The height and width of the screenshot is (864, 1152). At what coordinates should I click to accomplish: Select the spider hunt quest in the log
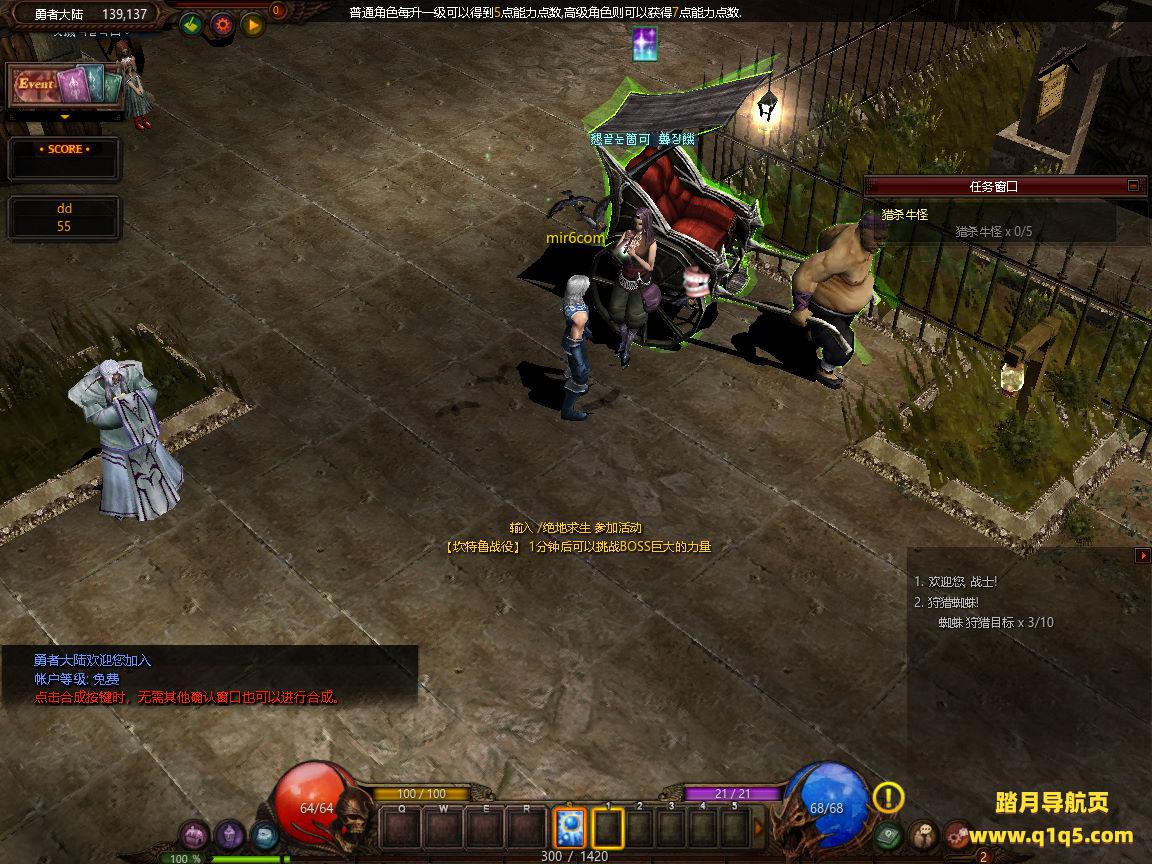[945, 603]
